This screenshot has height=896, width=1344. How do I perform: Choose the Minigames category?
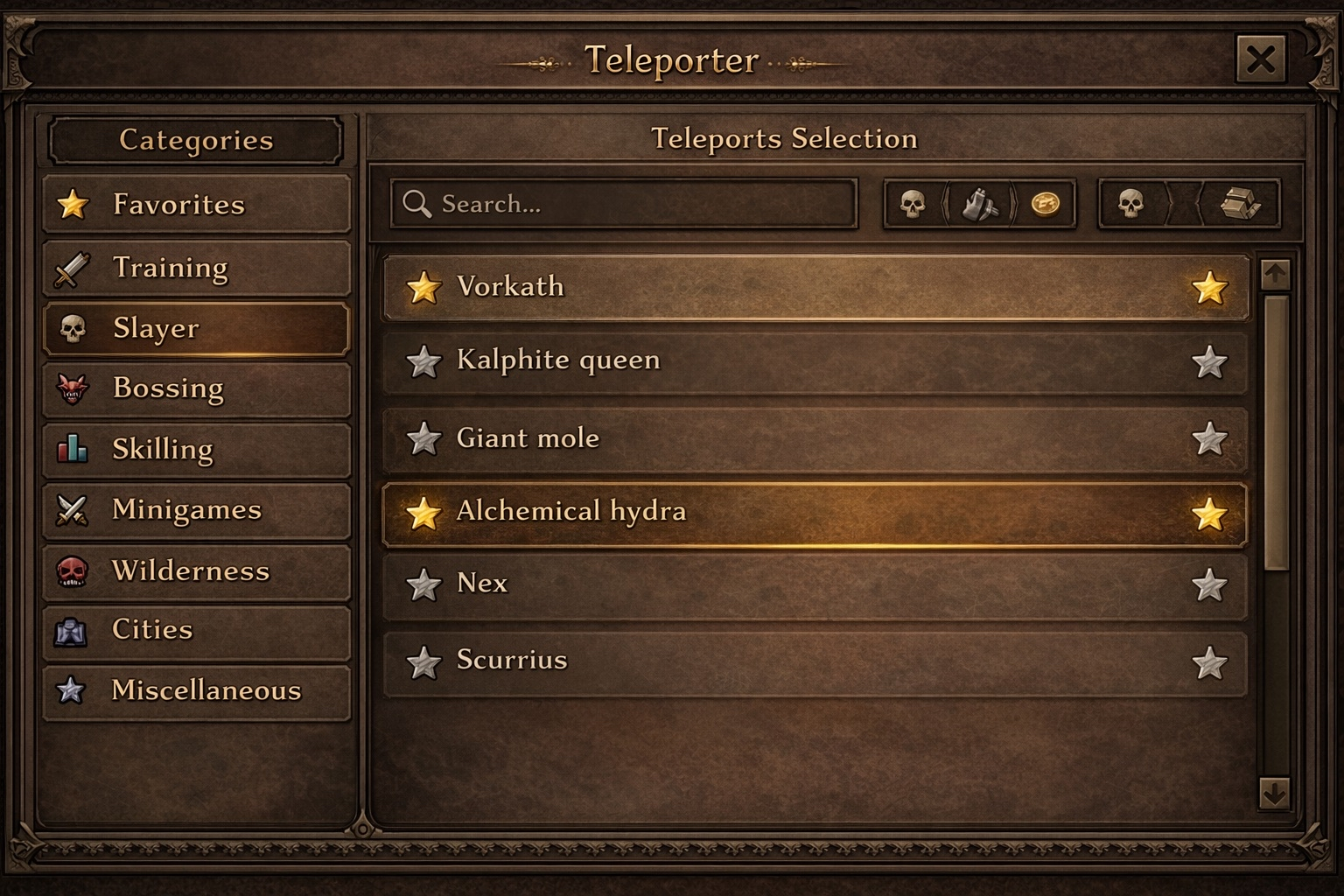coord(197,510)
